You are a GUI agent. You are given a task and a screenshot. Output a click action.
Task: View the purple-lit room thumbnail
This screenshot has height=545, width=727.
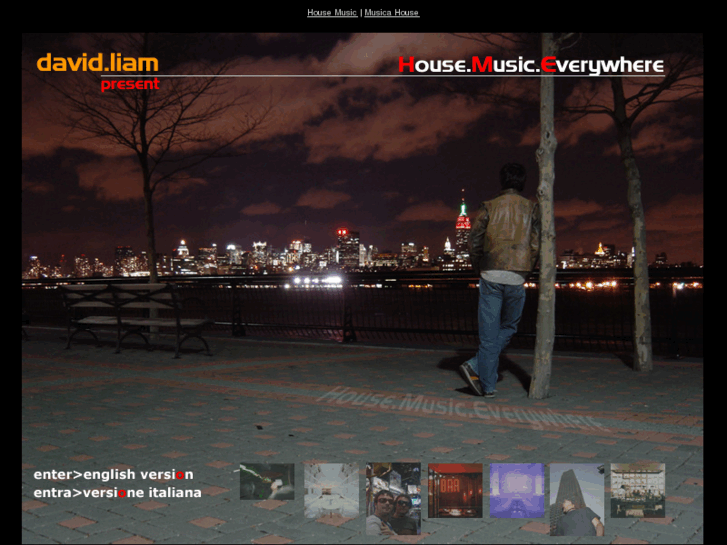(x=516, y=490)
